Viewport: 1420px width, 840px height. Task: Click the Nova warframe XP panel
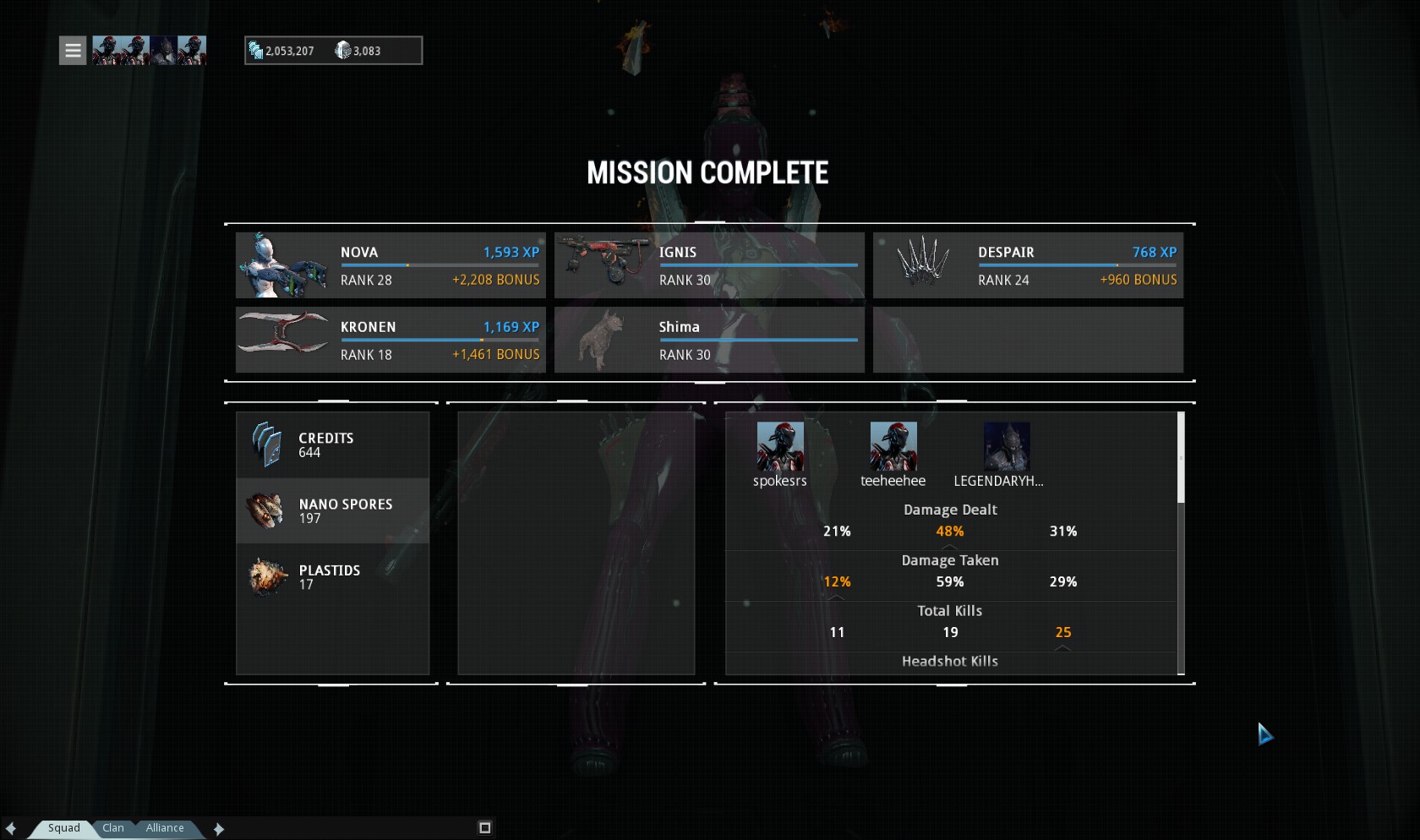390,265
